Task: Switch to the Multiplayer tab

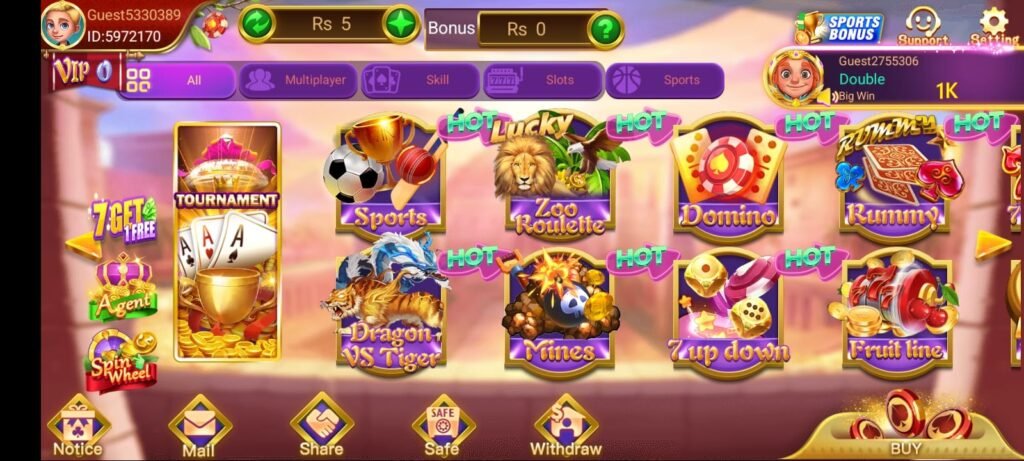Action: coord(297,81)
